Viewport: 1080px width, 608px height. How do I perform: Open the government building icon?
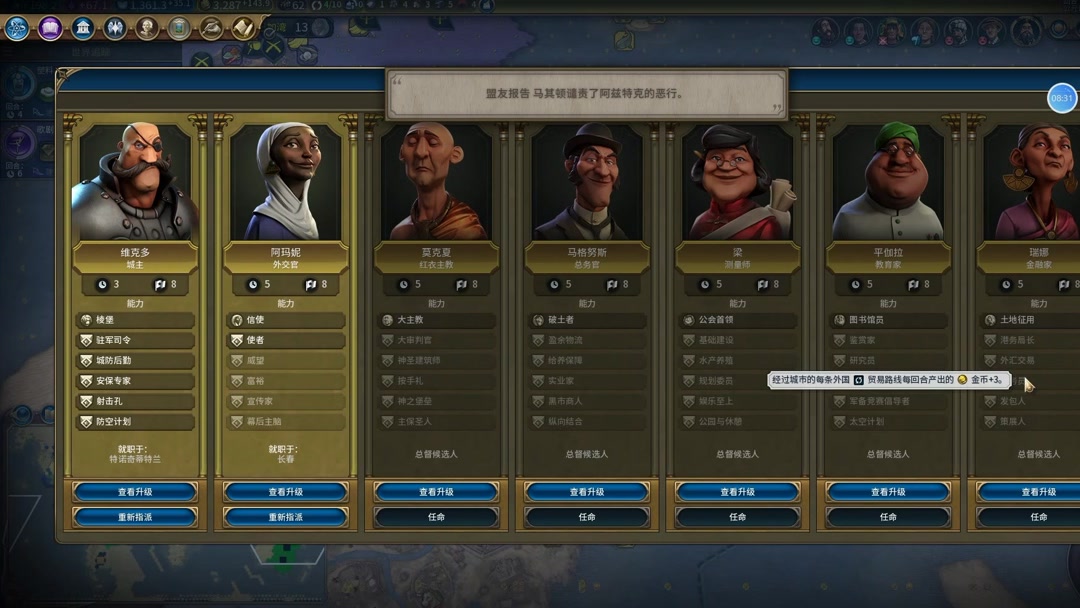point(83,28)
